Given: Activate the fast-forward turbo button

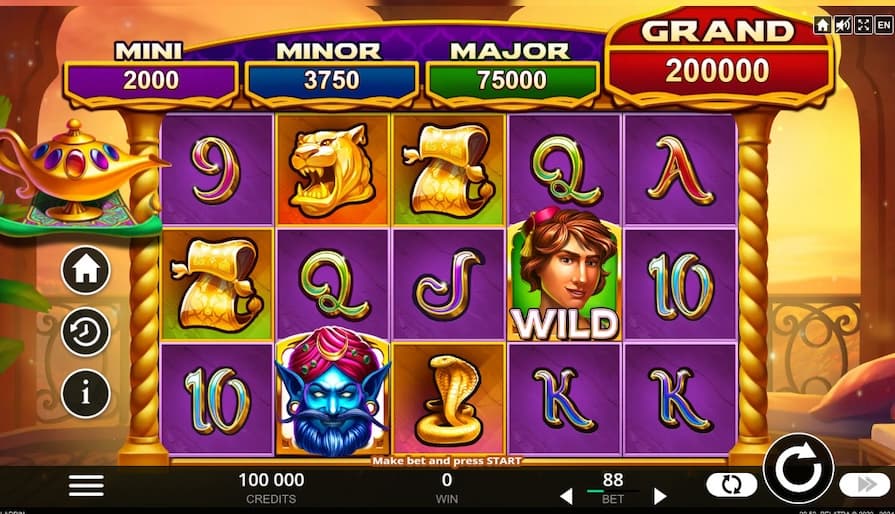Looking at the screenshot, I should pos(865,485).
